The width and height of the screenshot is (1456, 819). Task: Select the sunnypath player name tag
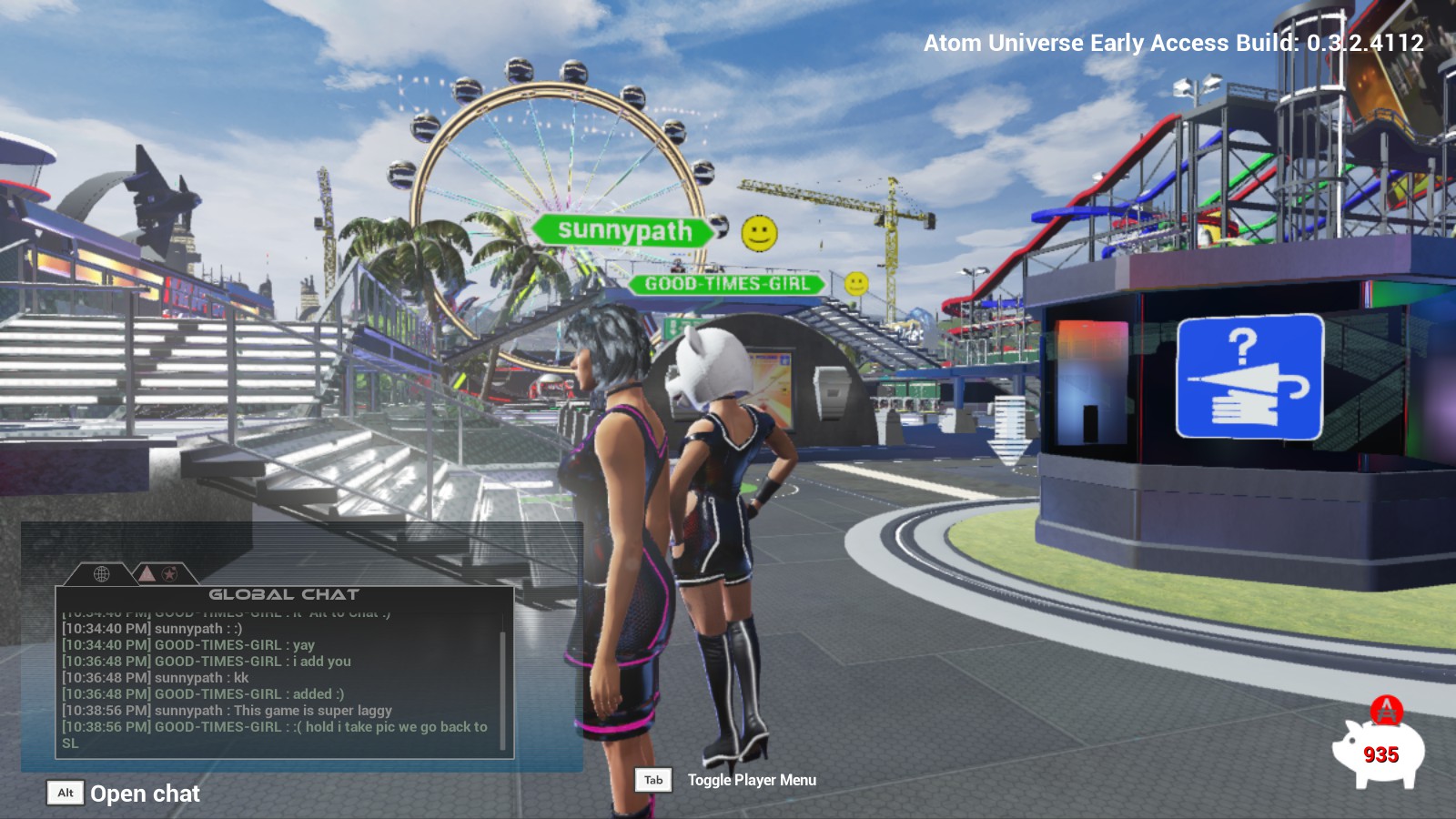pos(625,230)
